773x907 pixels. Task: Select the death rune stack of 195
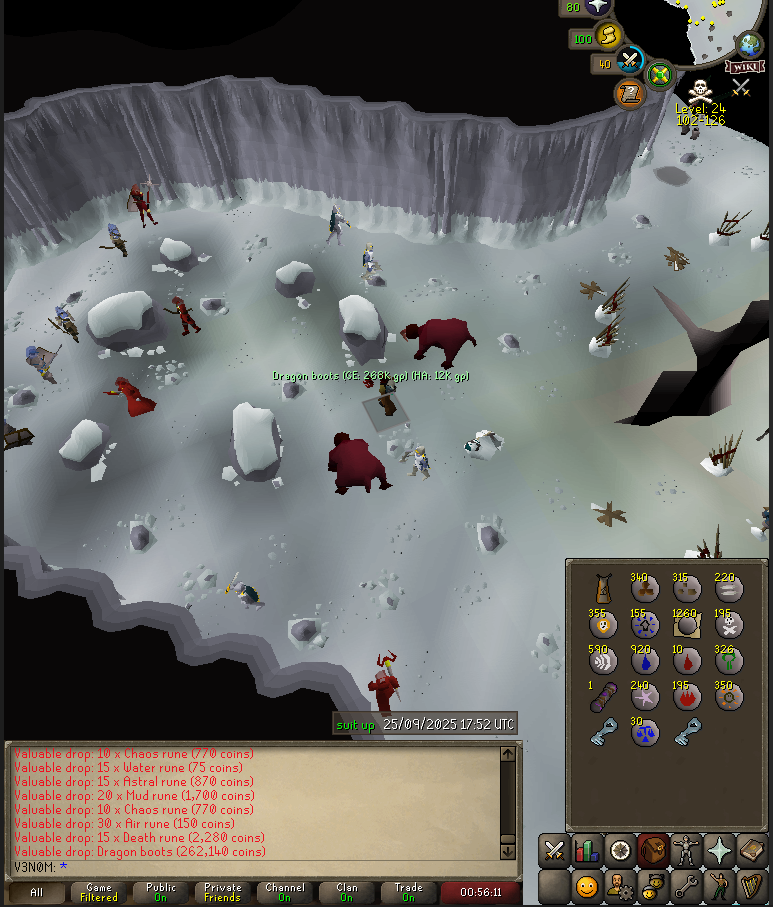tap(729, 625)
